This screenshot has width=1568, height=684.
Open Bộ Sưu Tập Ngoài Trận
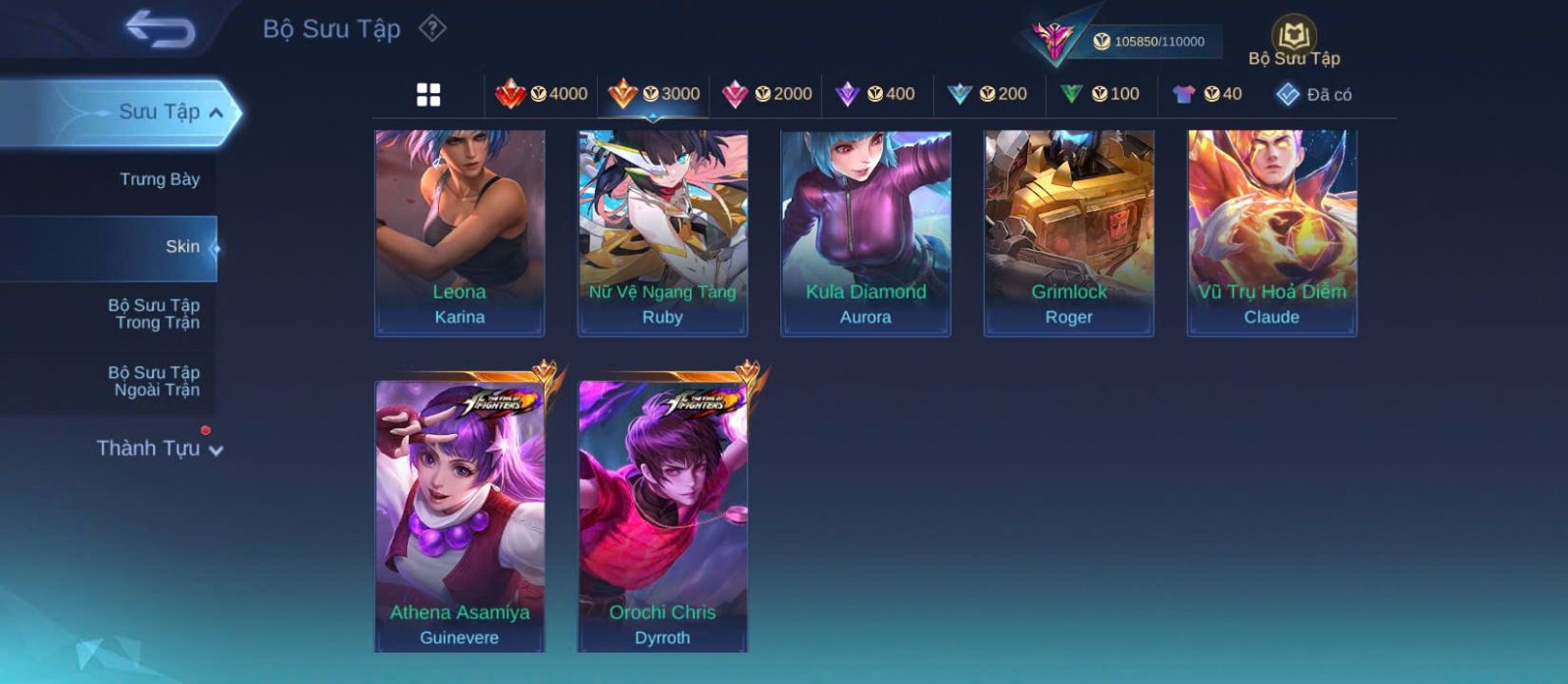point(156,381)
